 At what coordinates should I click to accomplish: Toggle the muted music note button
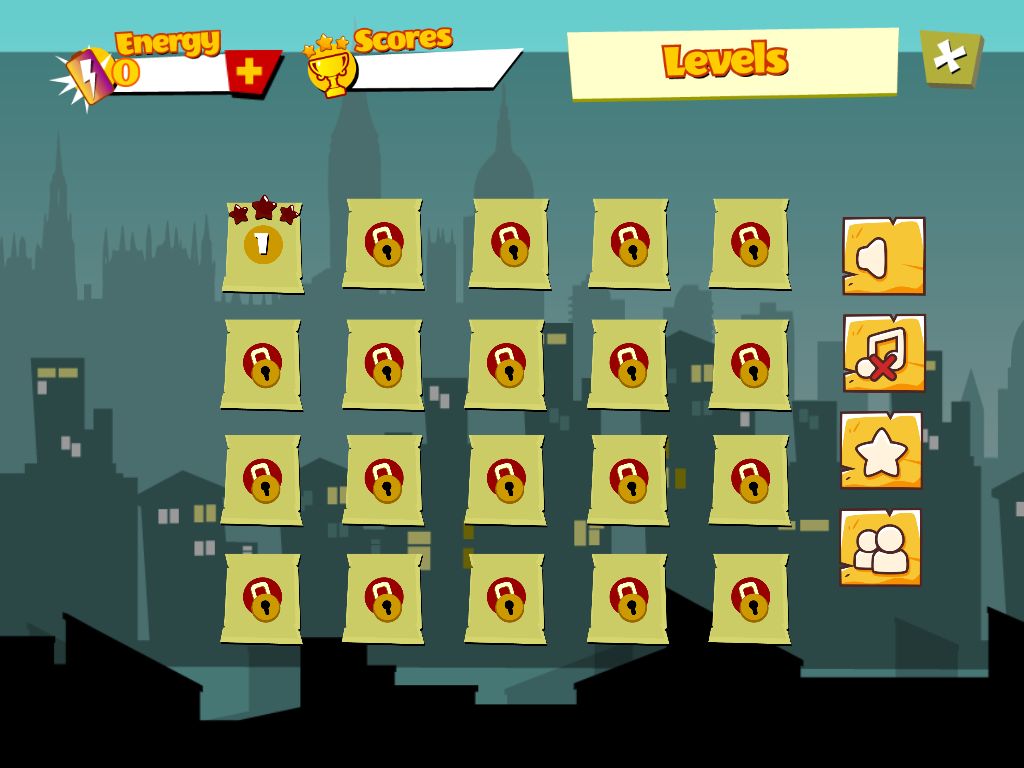pyautogui.click(x=883, y=353)
